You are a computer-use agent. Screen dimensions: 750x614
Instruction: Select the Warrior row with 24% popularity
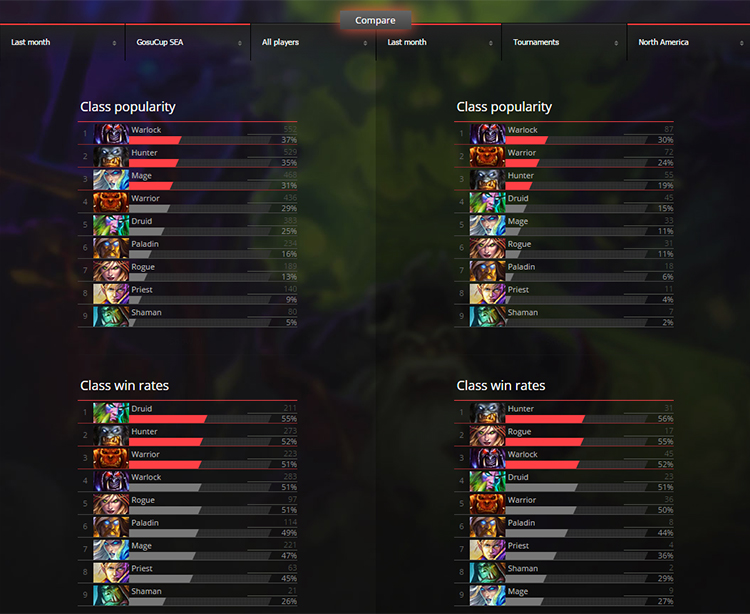point(565,157)
